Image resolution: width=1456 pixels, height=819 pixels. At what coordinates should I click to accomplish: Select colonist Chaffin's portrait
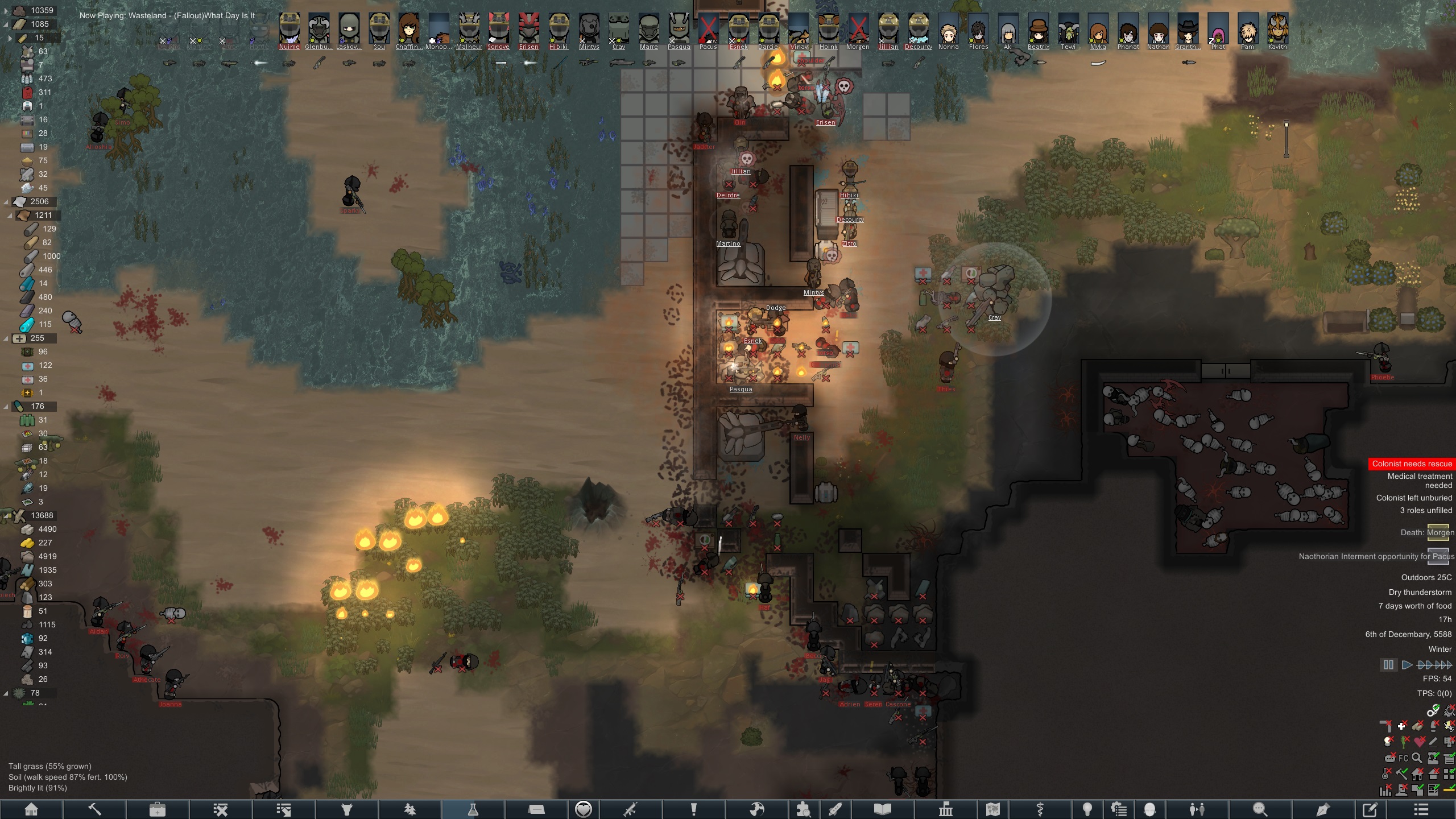408,28
